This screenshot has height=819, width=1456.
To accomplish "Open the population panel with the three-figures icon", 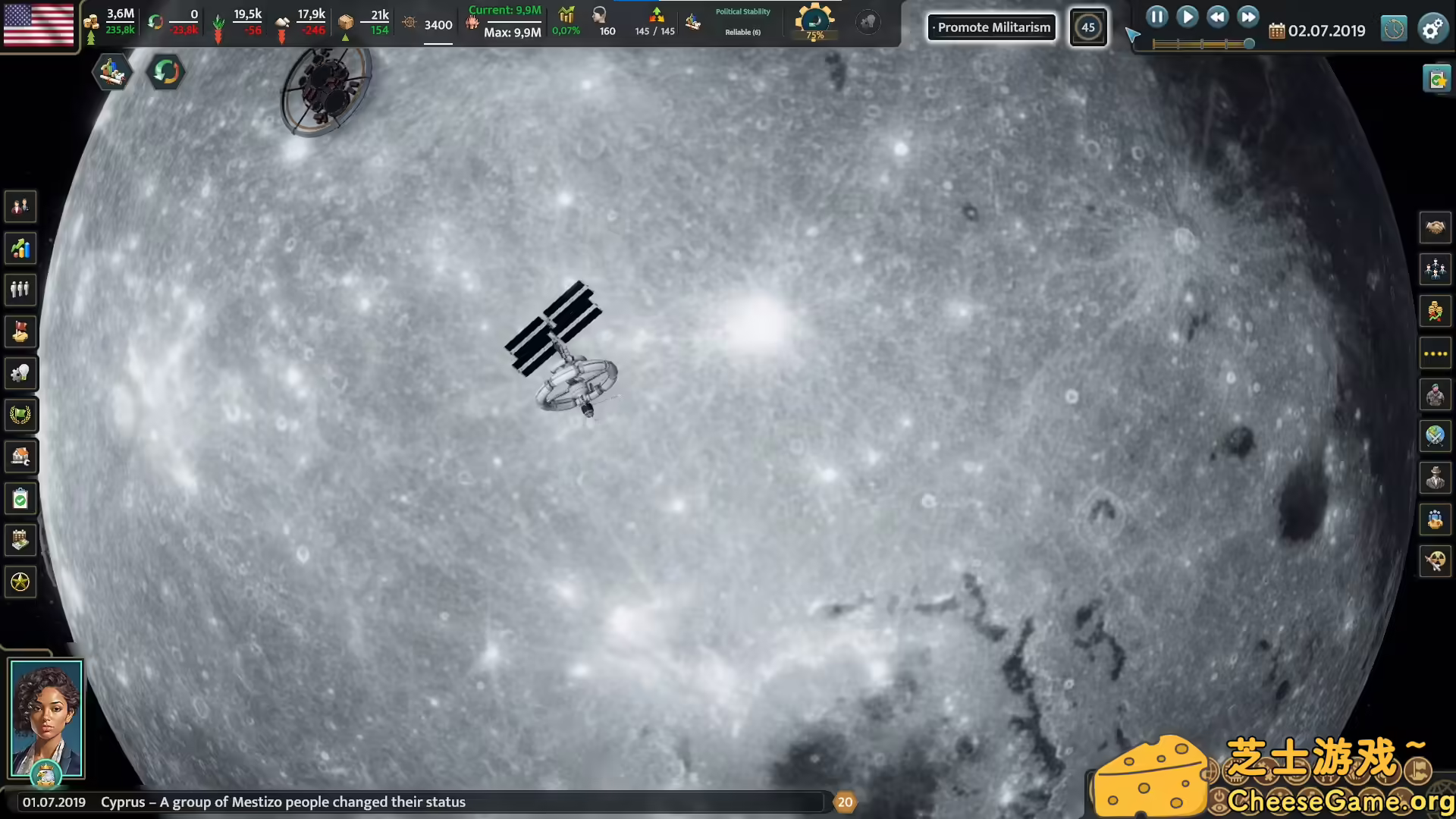I will click(20, 290).
